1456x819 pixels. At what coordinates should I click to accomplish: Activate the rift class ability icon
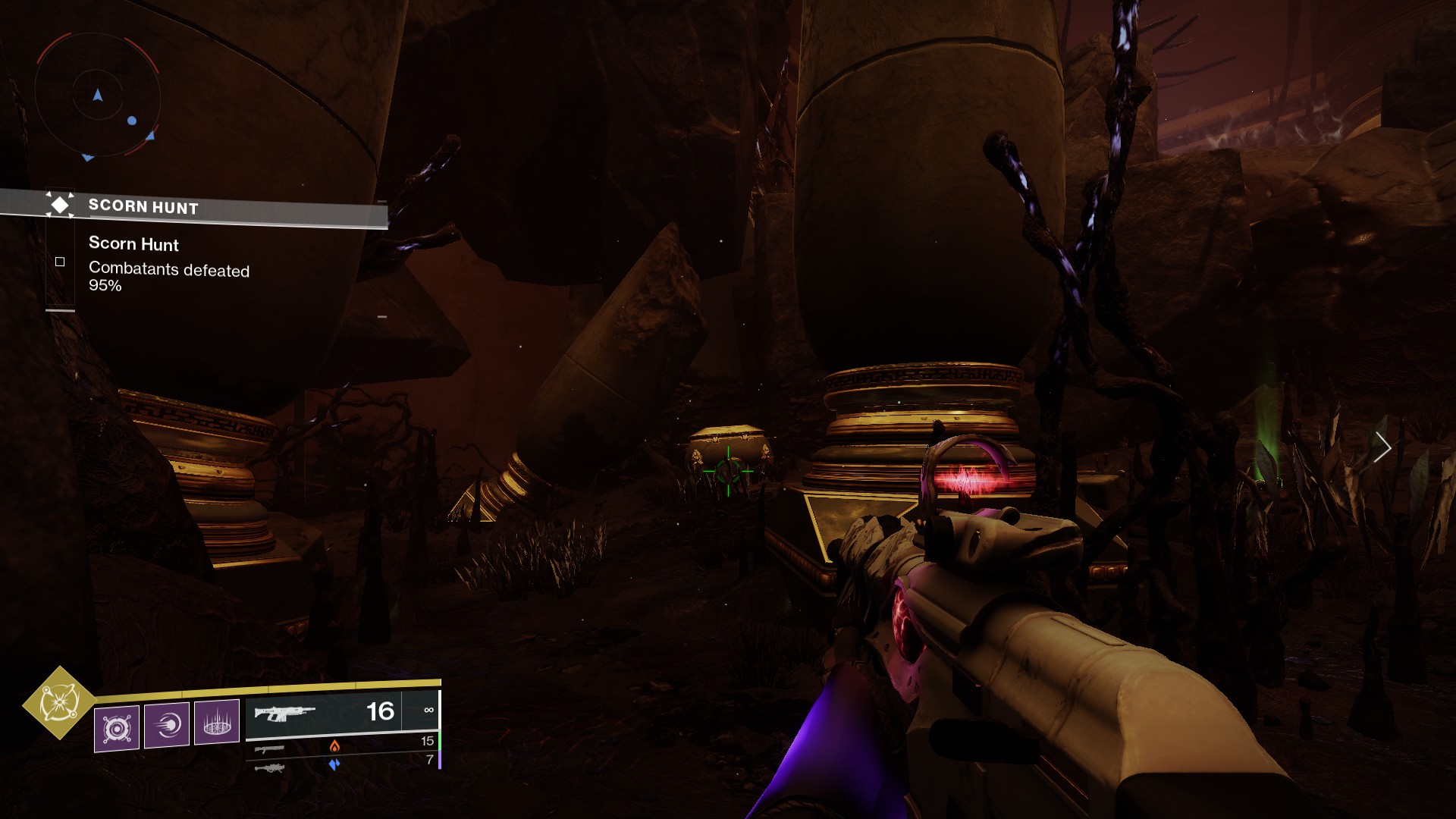pos(217,722)
